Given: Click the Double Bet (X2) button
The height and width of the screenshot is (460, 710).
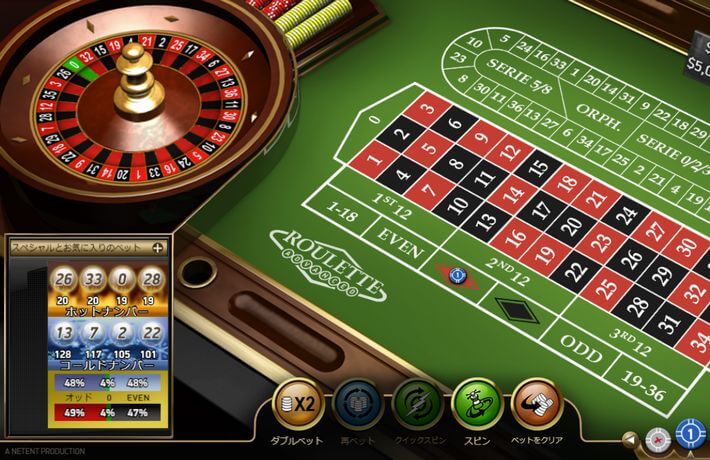Looking at the screenshot, I should point(298,402).
